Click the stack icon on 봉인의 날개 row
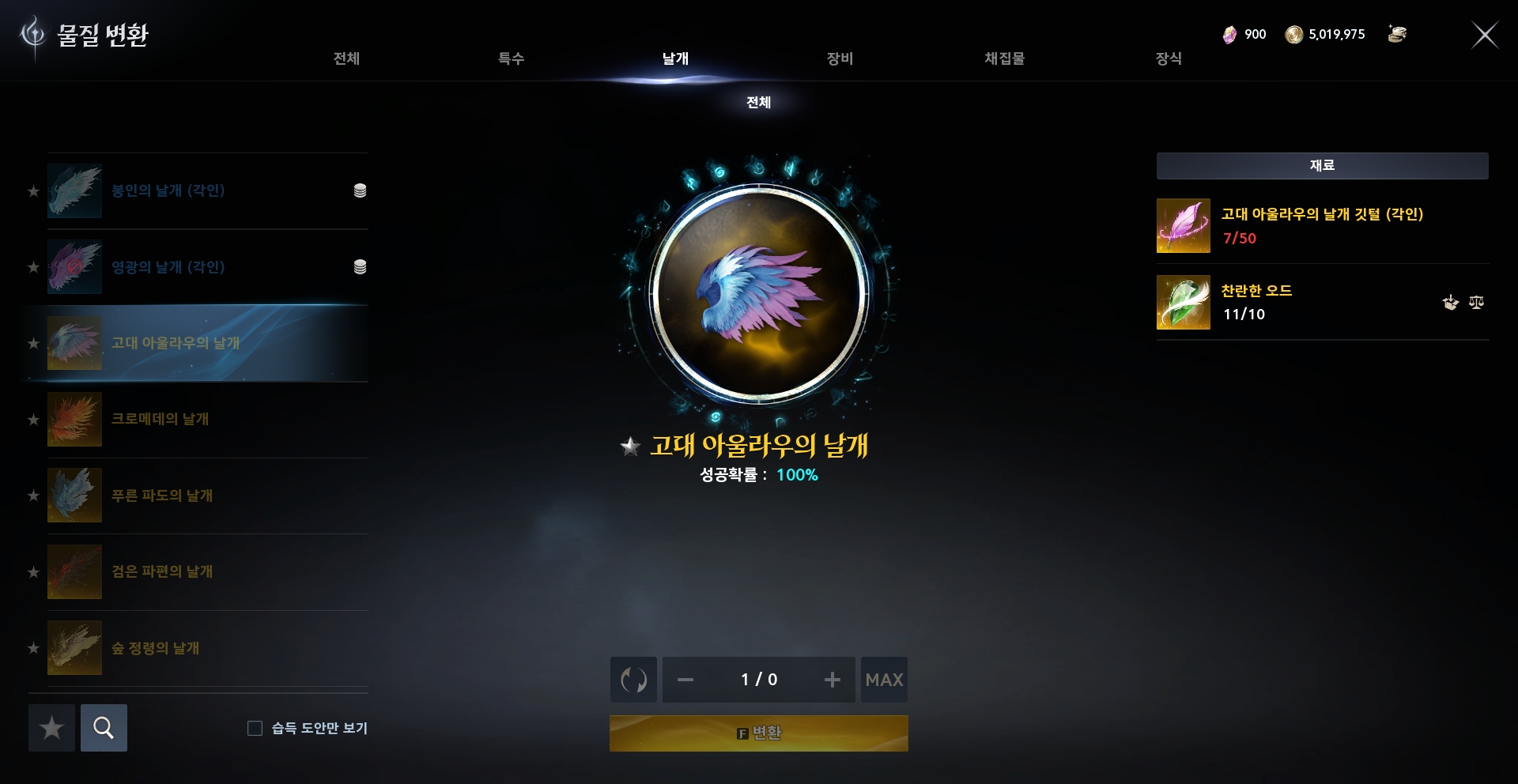The image size is (1518, 784). coord(361,190)
